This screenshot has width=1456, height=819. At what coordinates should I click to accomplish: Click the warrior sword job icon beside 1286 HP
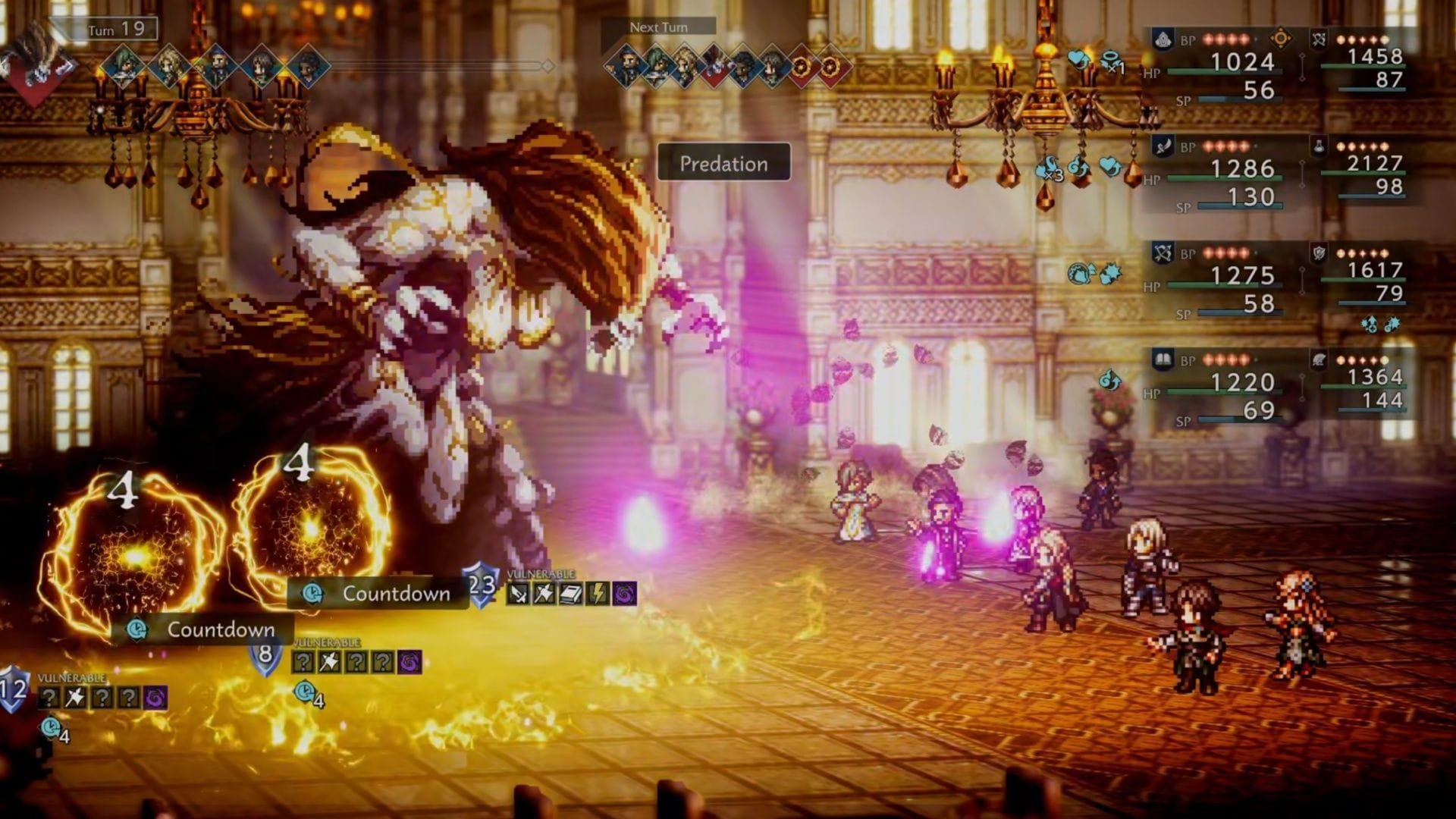tap(1162, 146)
